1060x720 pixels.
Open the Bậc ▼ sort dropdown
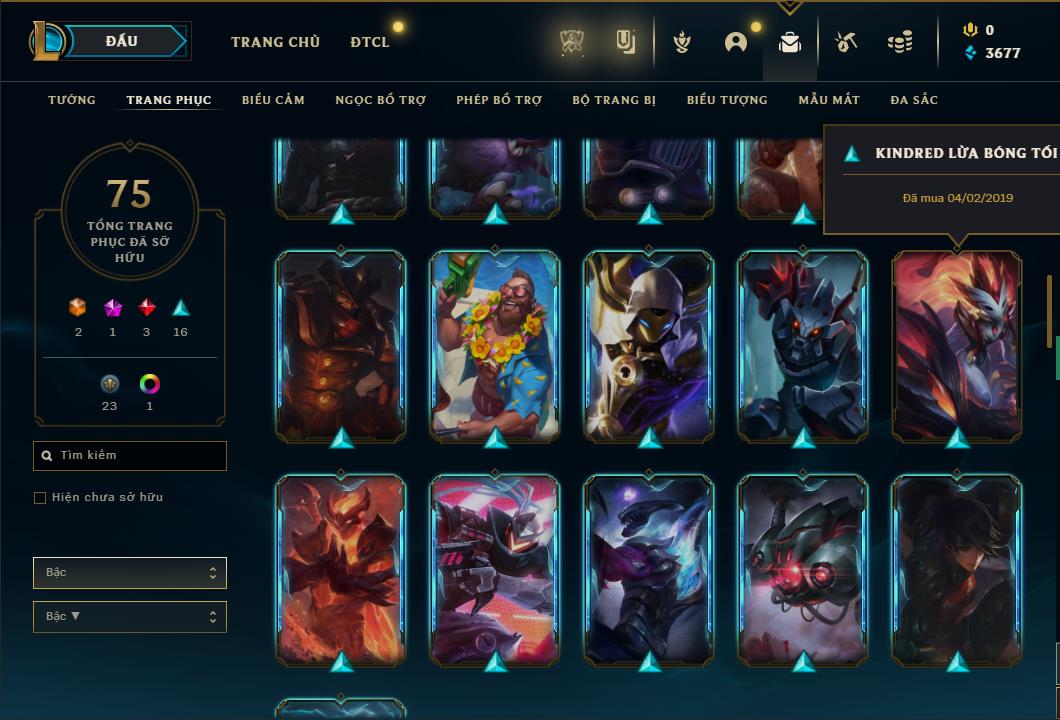pos(130,616)
